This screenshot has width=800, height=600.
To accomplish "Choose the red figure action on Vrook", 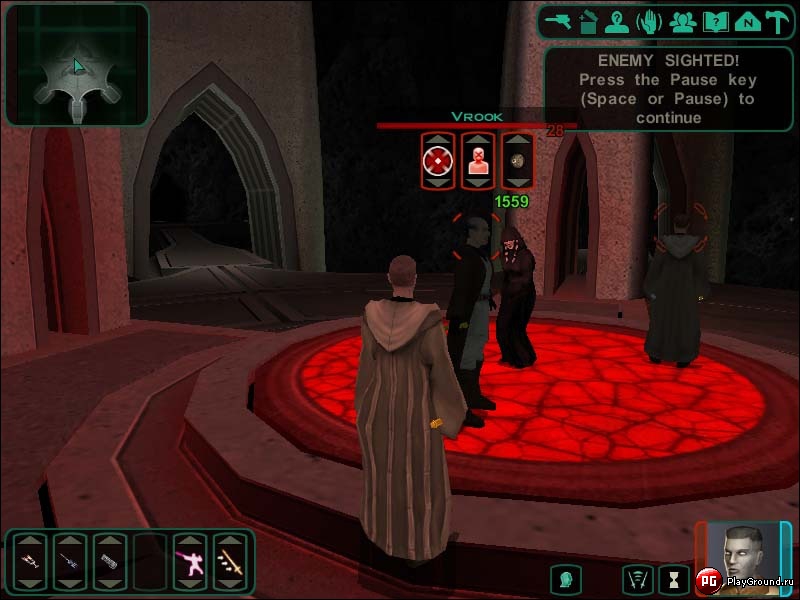I will pyautogui.click(x=477, y=160).
